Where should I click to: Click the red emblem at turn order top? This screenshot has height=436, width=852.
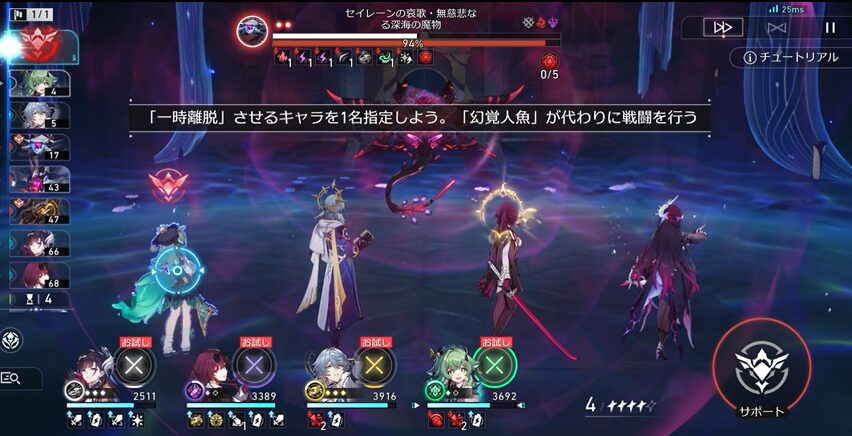click(36, 44)
